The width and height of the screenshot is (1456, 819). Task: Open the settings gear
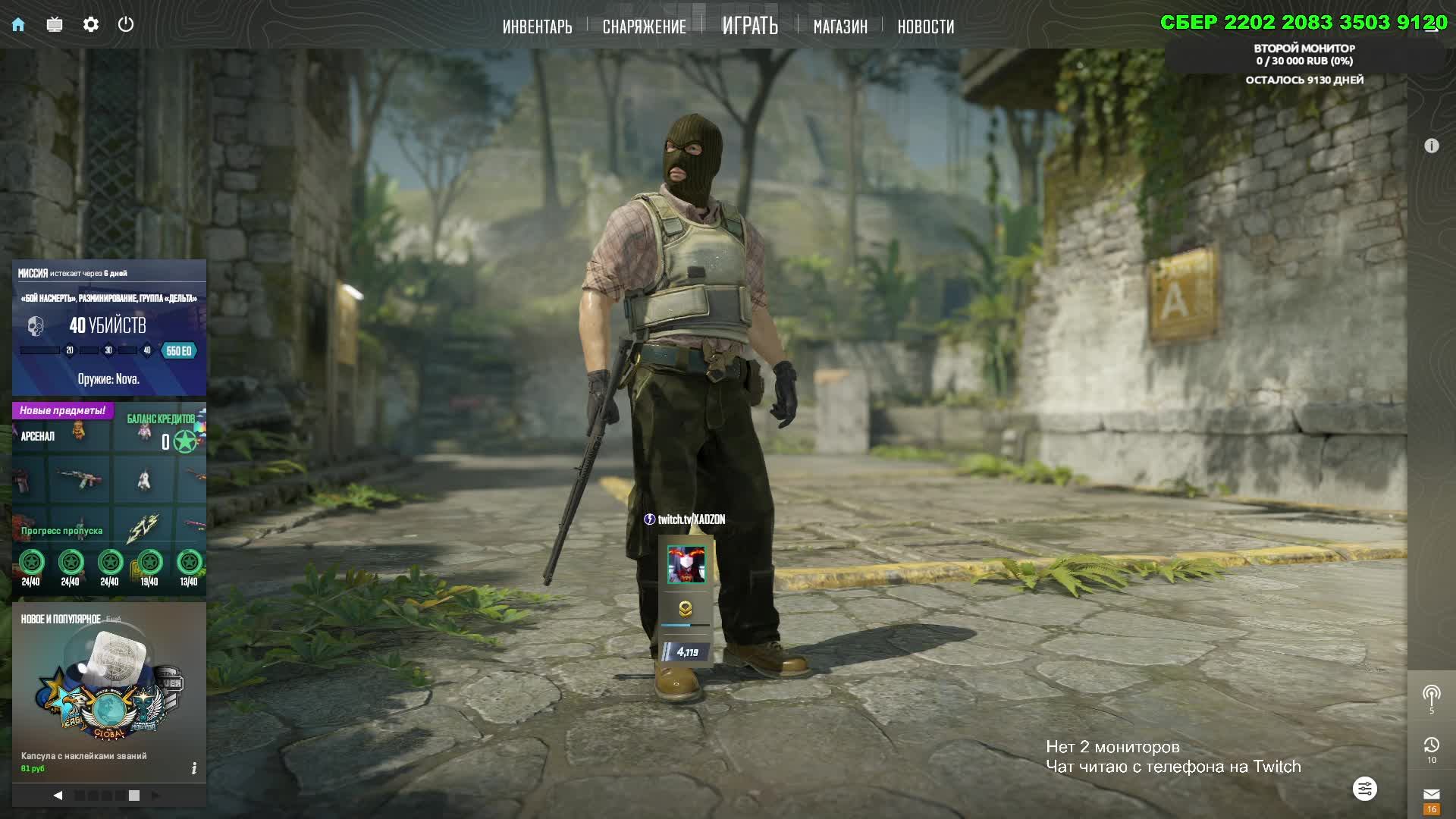tap(91, 25)
